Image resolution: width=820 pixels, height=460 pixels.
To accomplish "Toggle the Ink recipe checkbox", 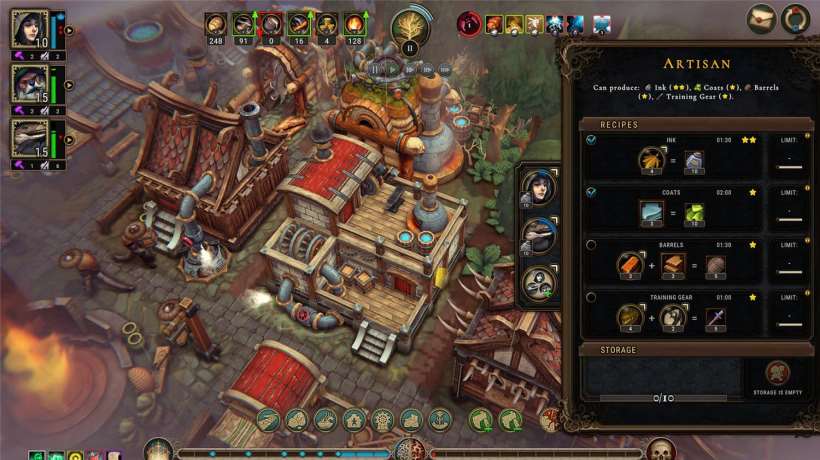I will pyautogui.click(x=591, y=140).
